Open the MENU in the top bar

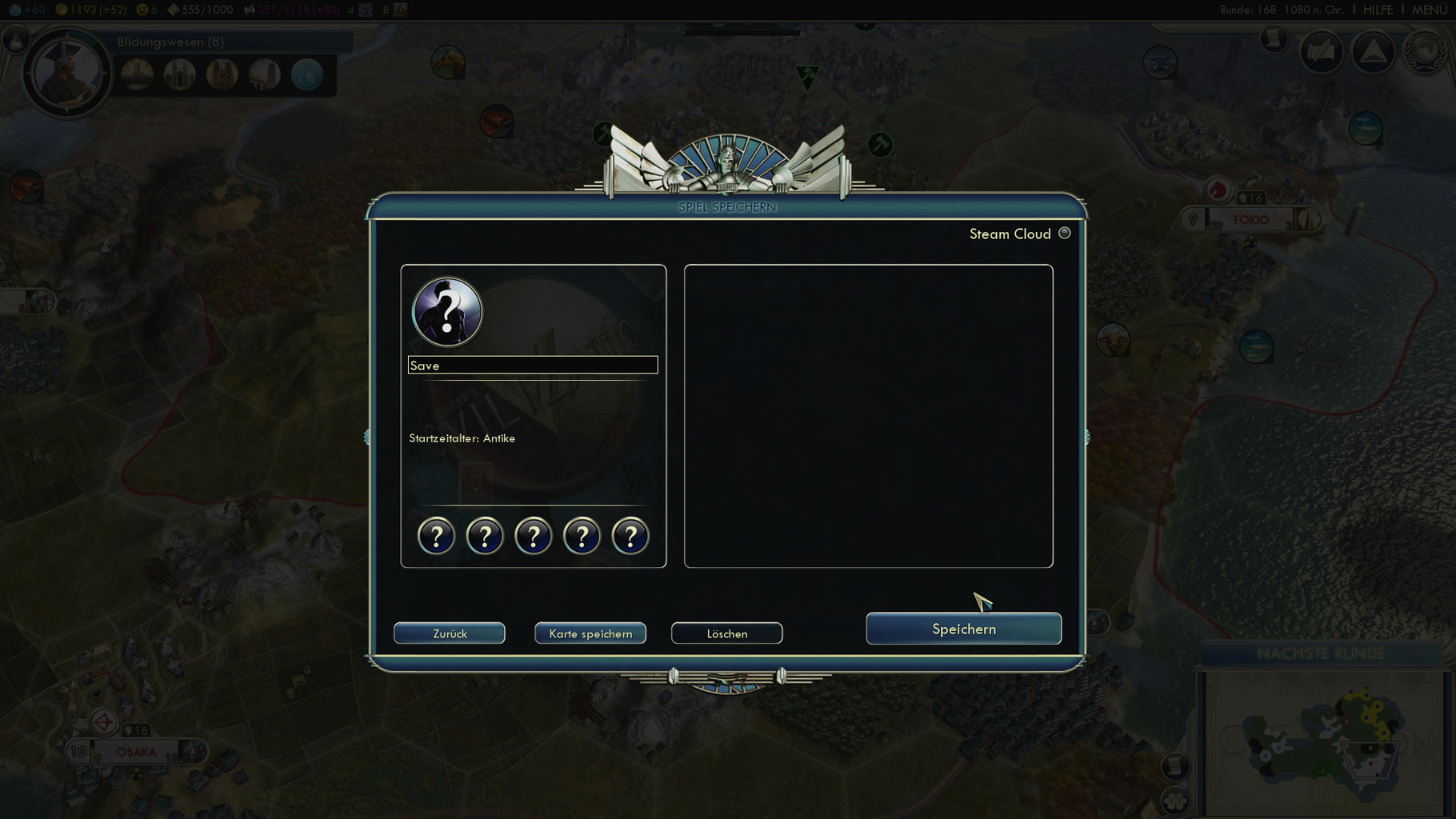click(1429, 10)
